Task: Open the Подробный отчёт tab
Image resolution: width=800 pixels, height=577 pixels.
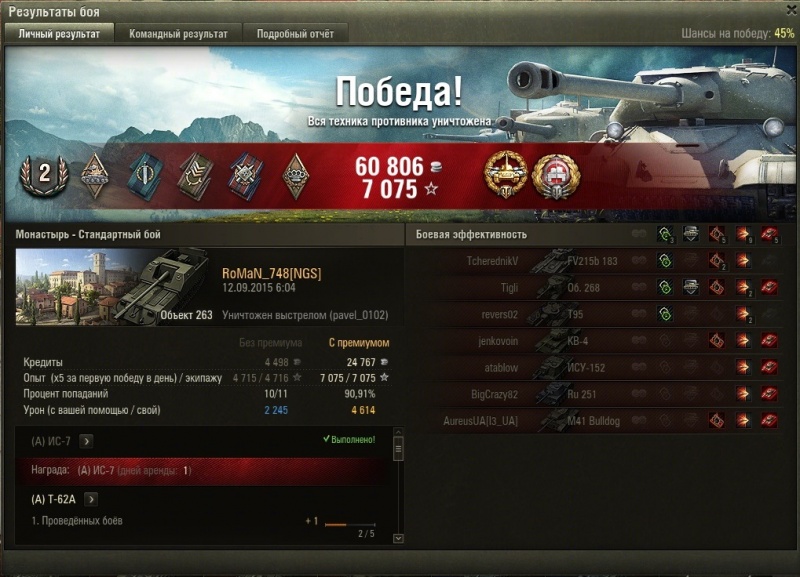Action: [x=295, y=34]
